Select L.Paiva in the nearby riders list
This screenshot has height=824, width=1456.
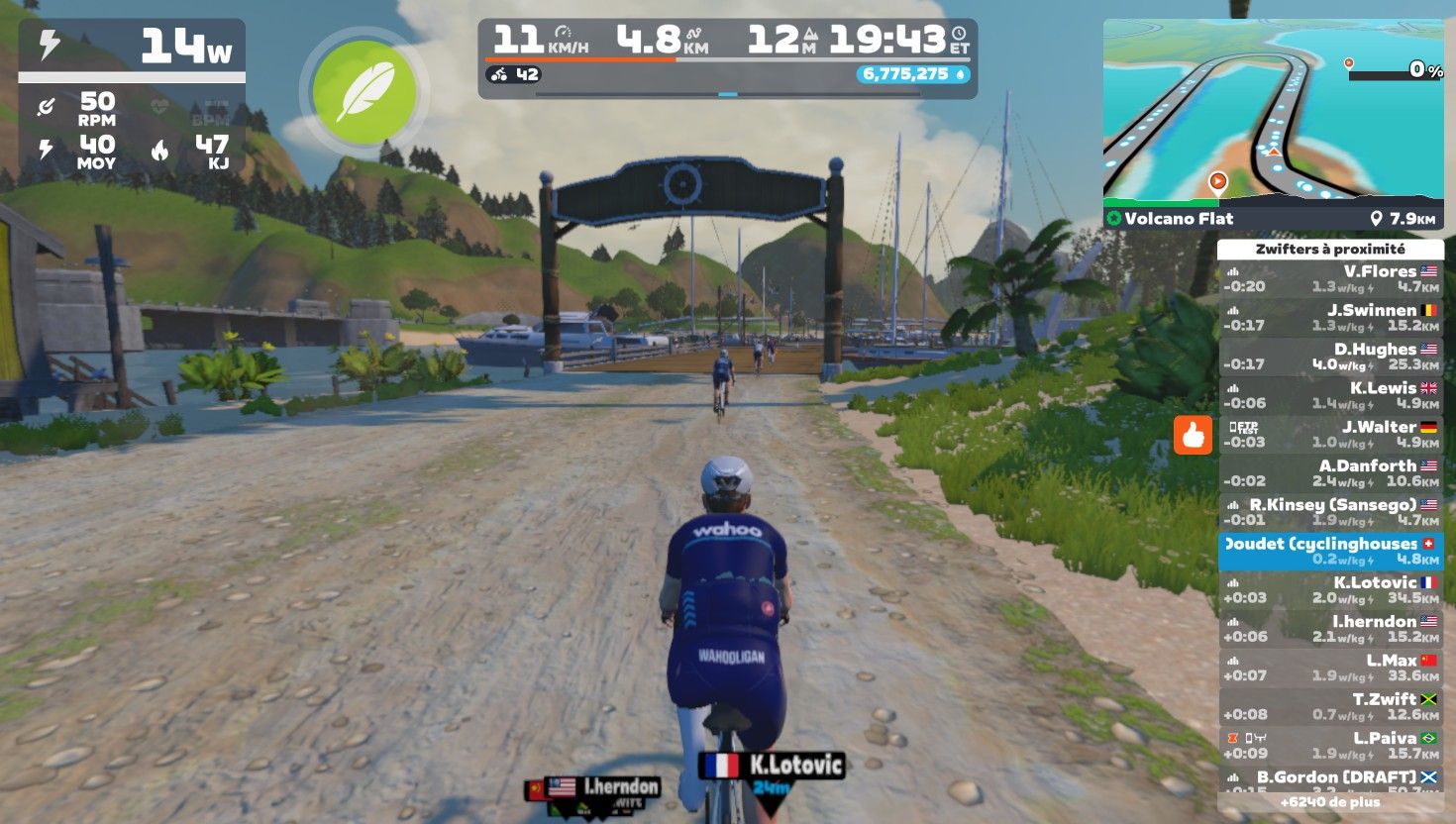click(1330, 745)
